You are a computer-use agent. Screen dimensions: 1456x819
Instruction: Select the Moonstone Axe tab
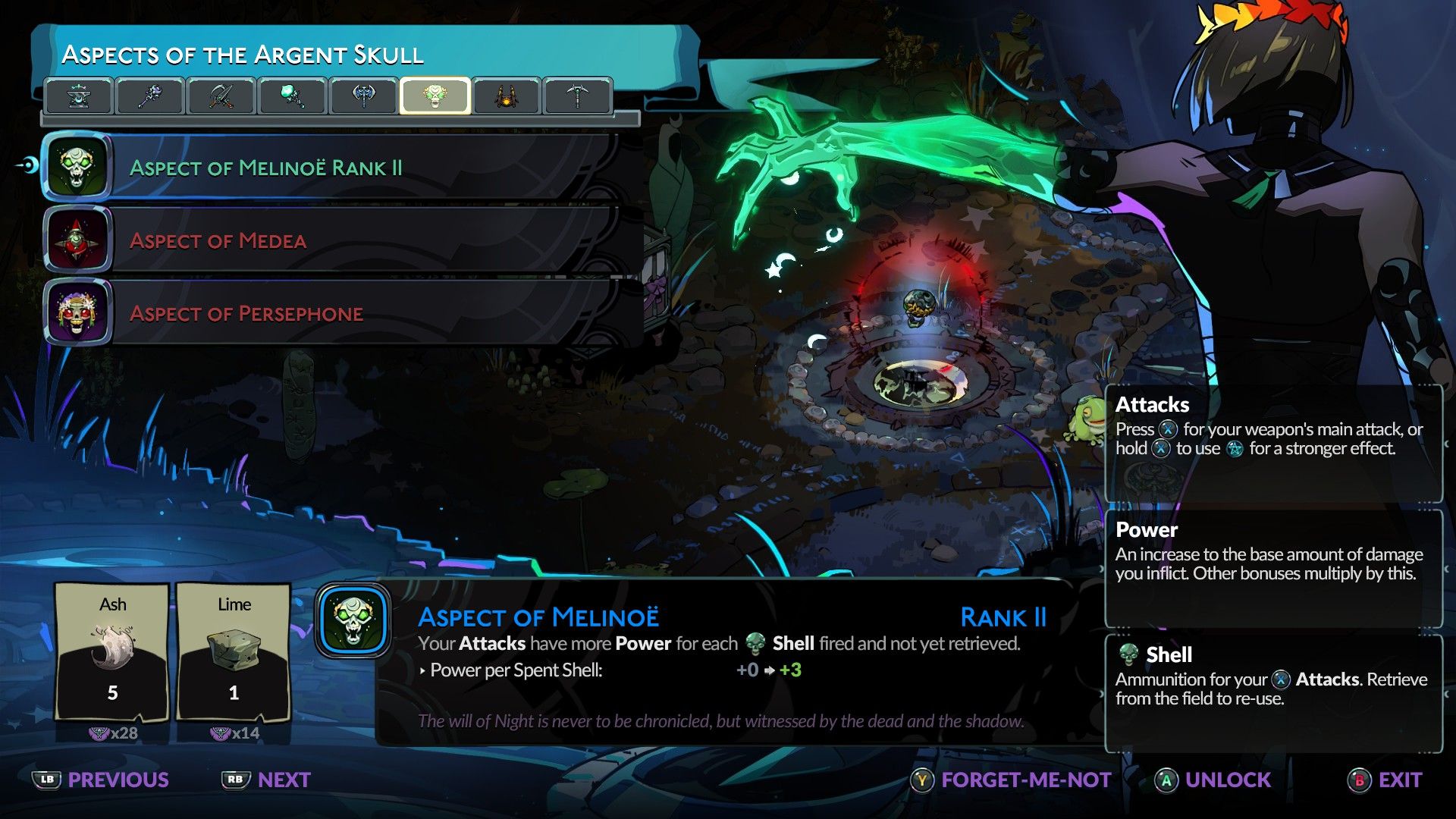tap(364, 96)
